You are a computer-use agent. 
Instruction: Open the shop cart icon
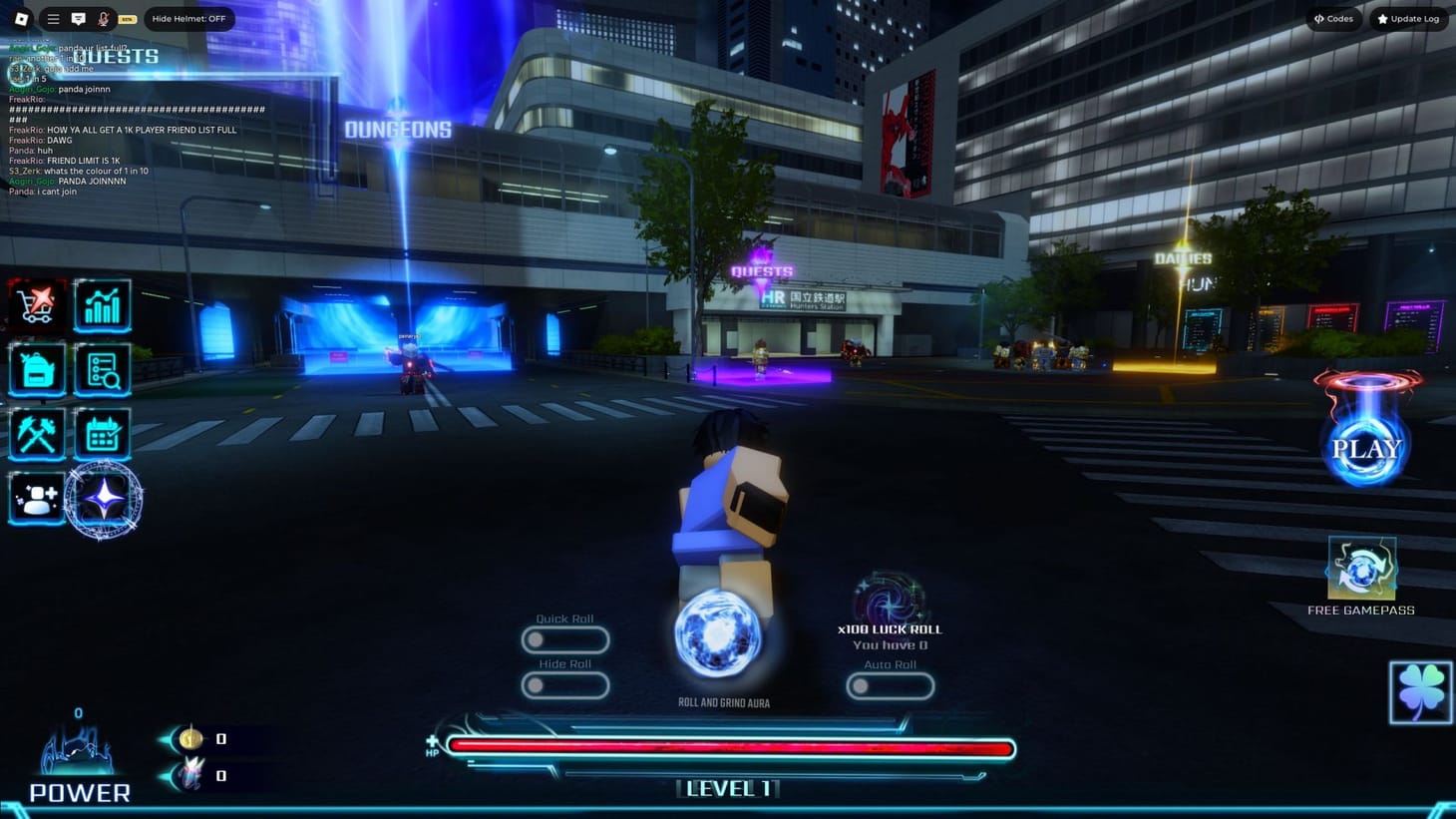pyautogui.click(x=37, y=305)
